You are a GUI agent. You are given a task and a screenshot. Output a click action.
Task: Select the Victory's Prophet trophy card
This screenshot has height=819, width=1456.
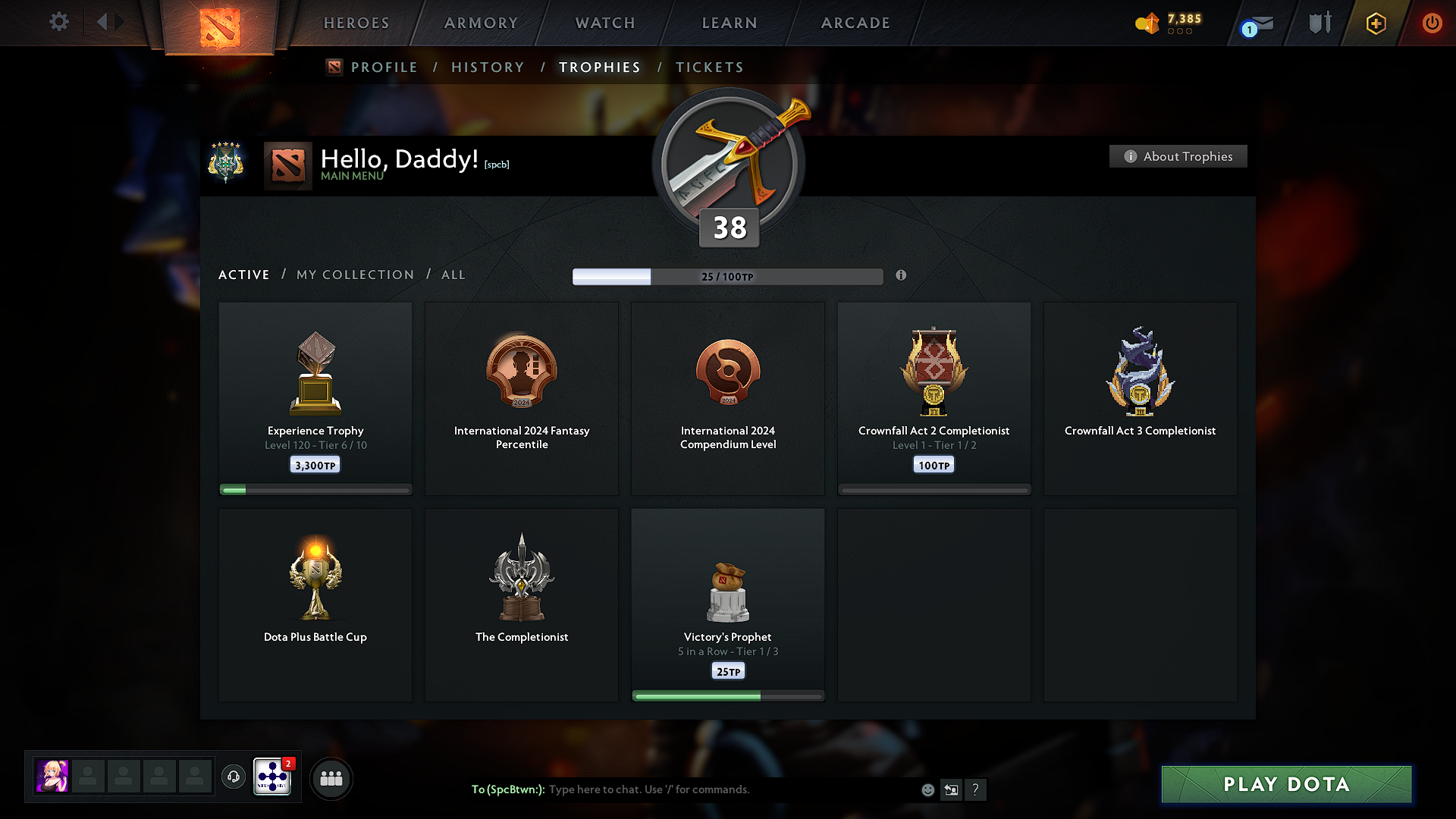[x=727, y=604]
